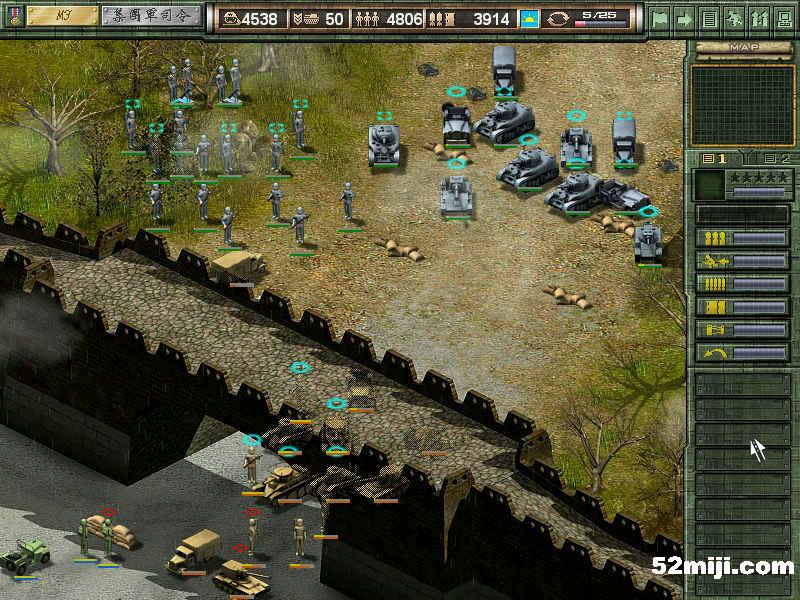Screen dimensions: 800x600
Task: Open the lined document list button
Action: point(709,18)
